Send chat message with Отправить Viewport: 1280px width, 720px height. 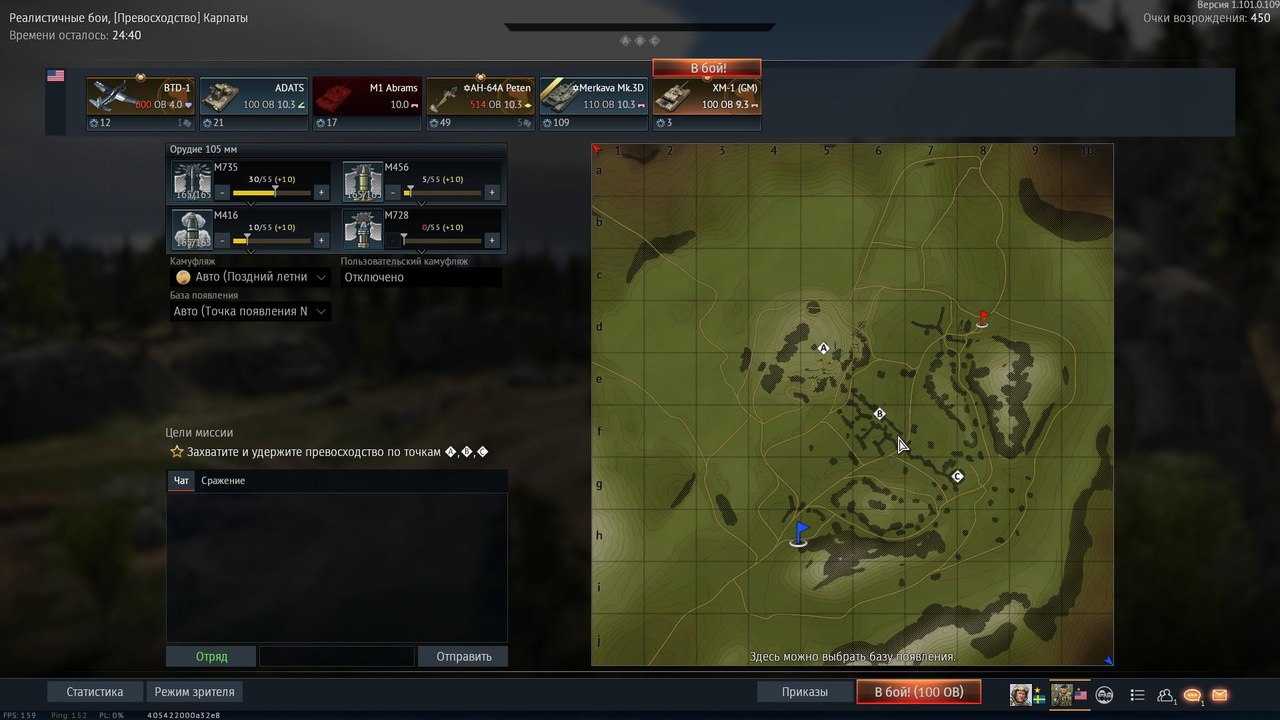[463, 657]
